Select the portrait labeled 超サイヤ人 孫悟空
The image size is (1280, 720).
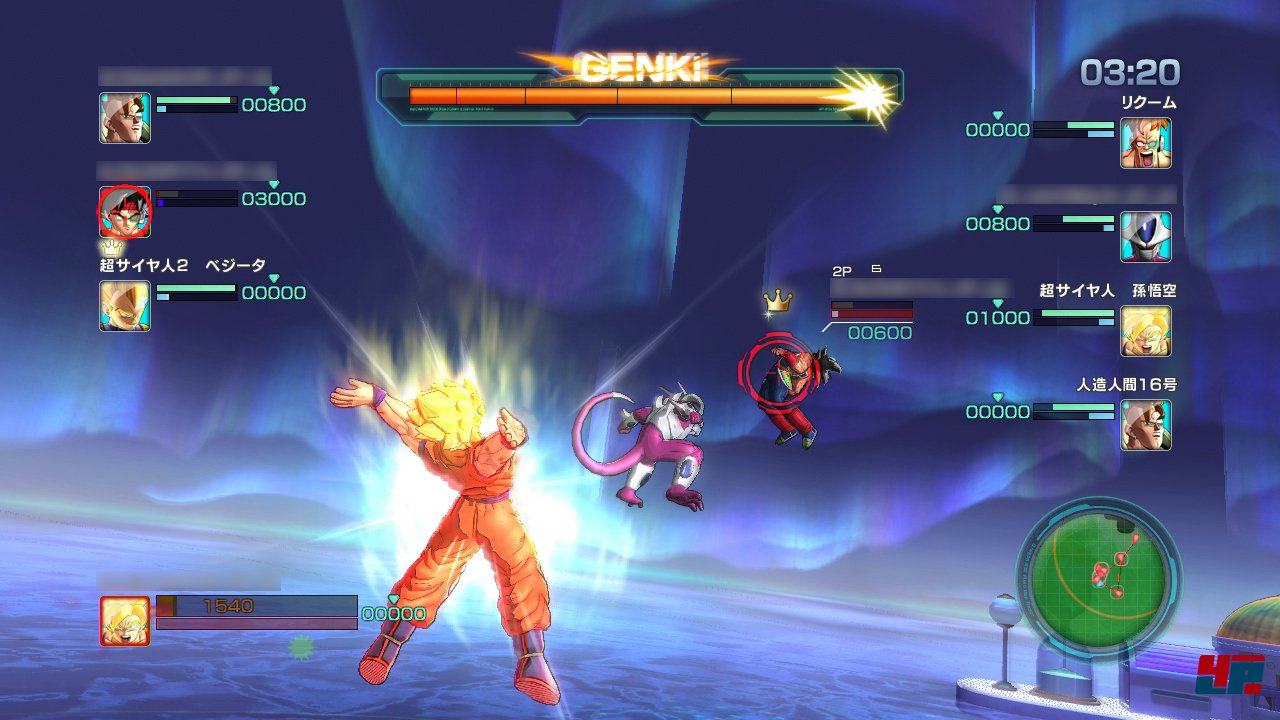tap(1145, 331)
